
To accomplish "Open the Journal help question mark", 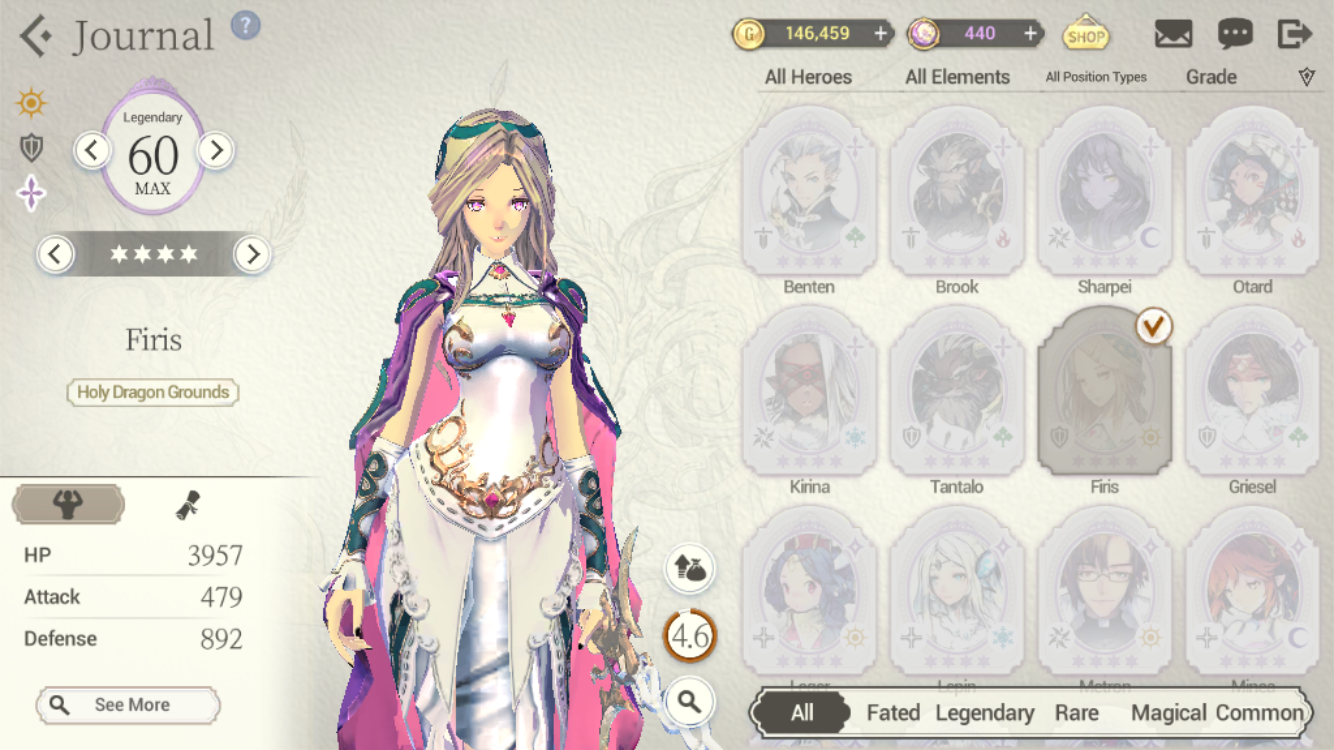I will pyautogui.click(x=245, y=25).
